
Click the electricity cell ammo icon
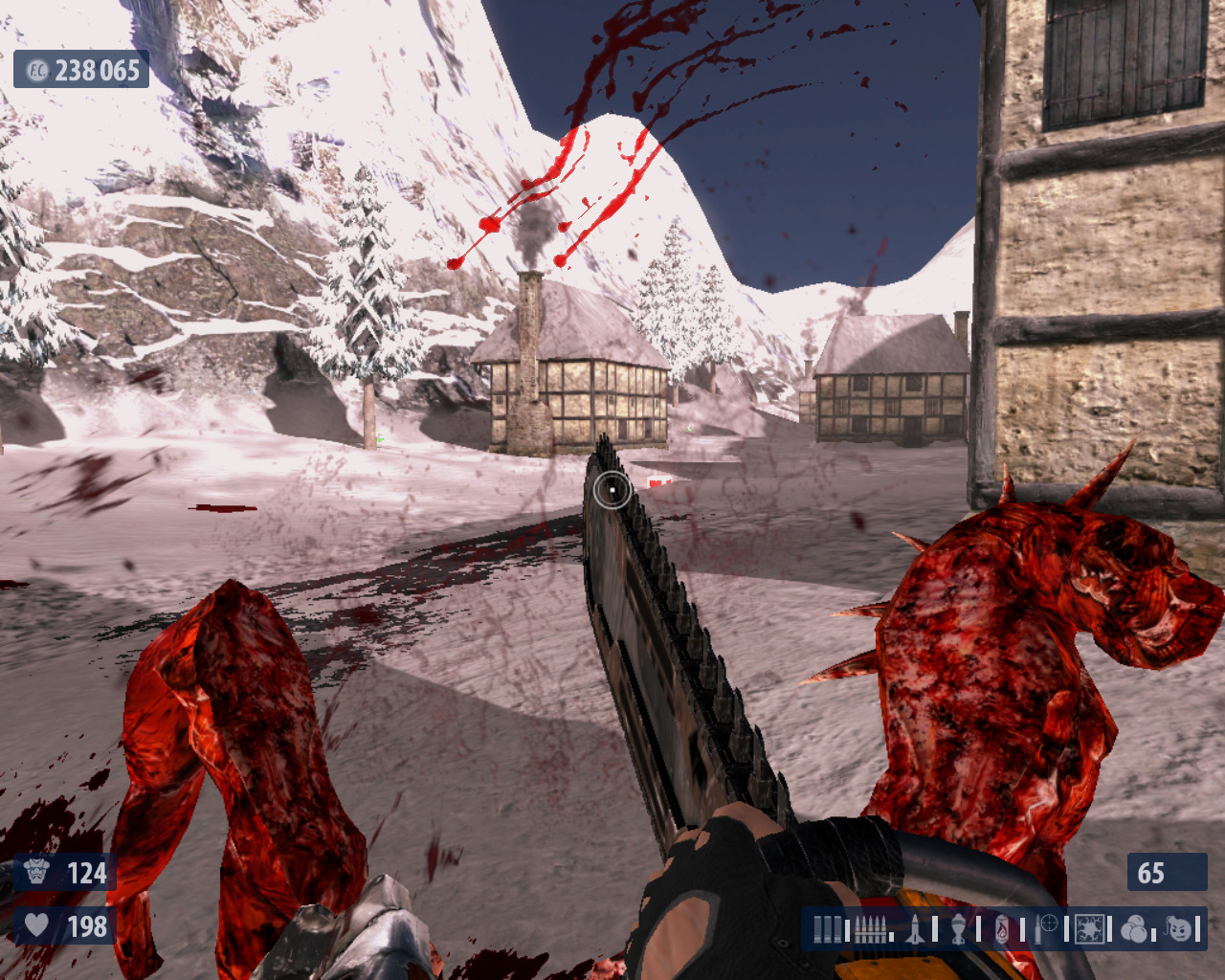(1089, 928)
